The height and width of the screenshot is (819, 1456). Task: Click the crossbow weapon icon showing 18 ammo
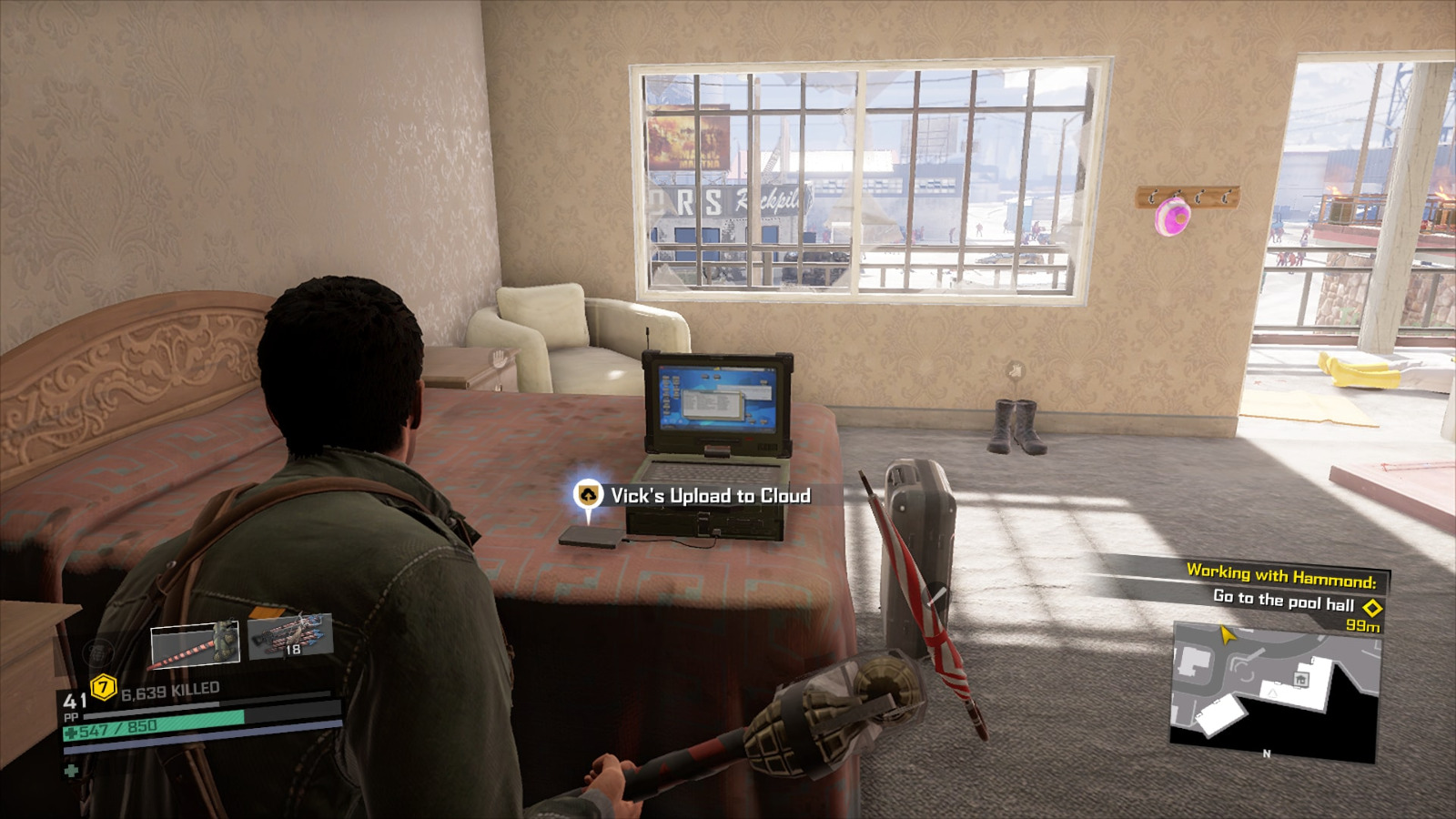tap(289, 637)
